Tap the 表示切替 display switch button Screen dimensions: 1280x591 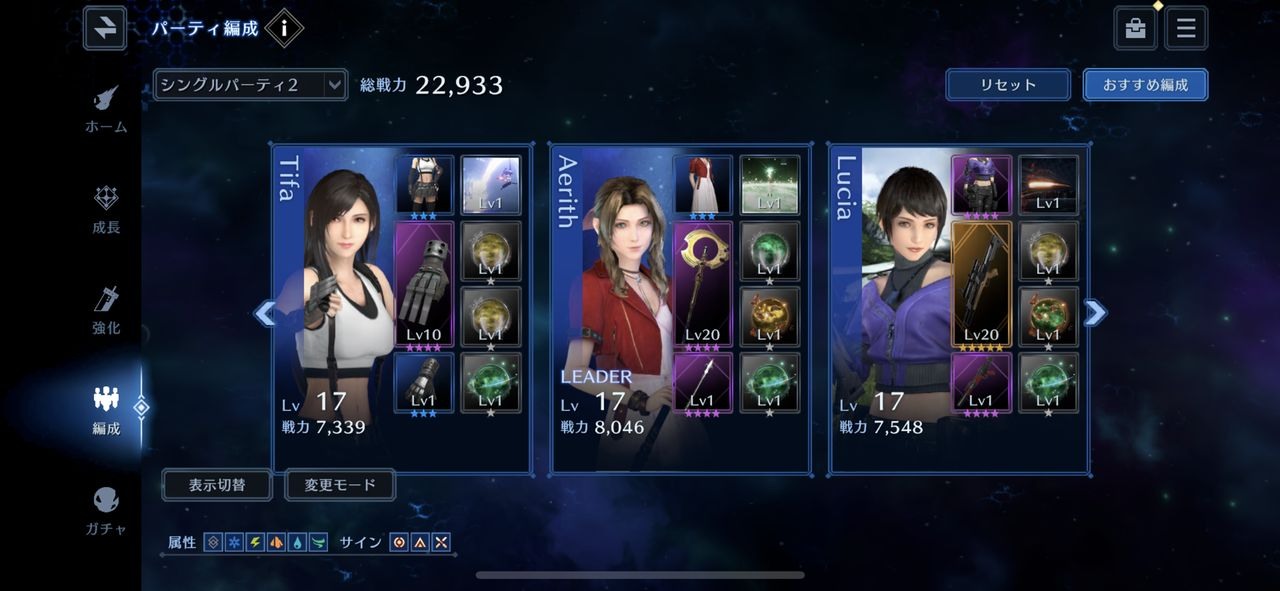point(217,485)
